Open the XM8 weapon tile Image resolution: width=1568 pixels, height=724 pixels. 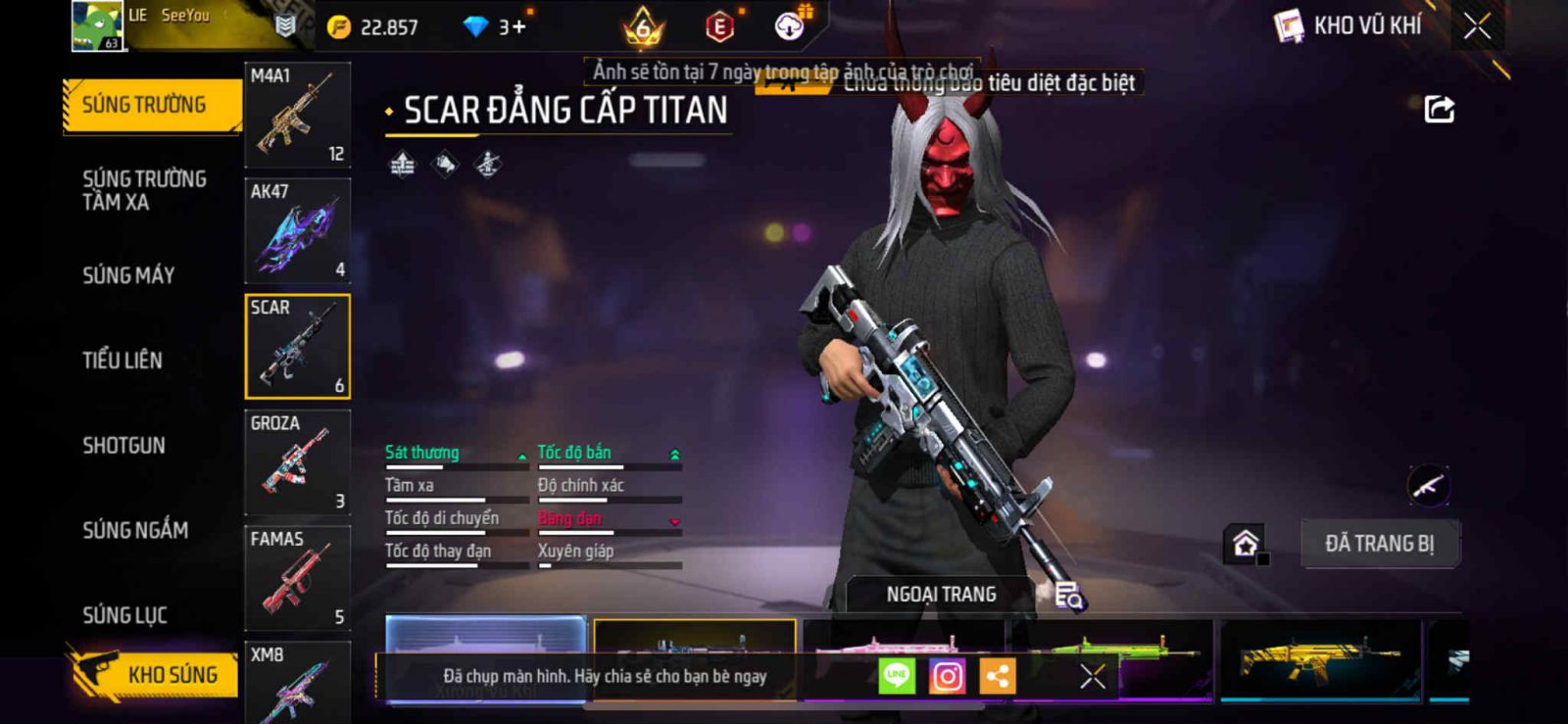coord(297,683)
